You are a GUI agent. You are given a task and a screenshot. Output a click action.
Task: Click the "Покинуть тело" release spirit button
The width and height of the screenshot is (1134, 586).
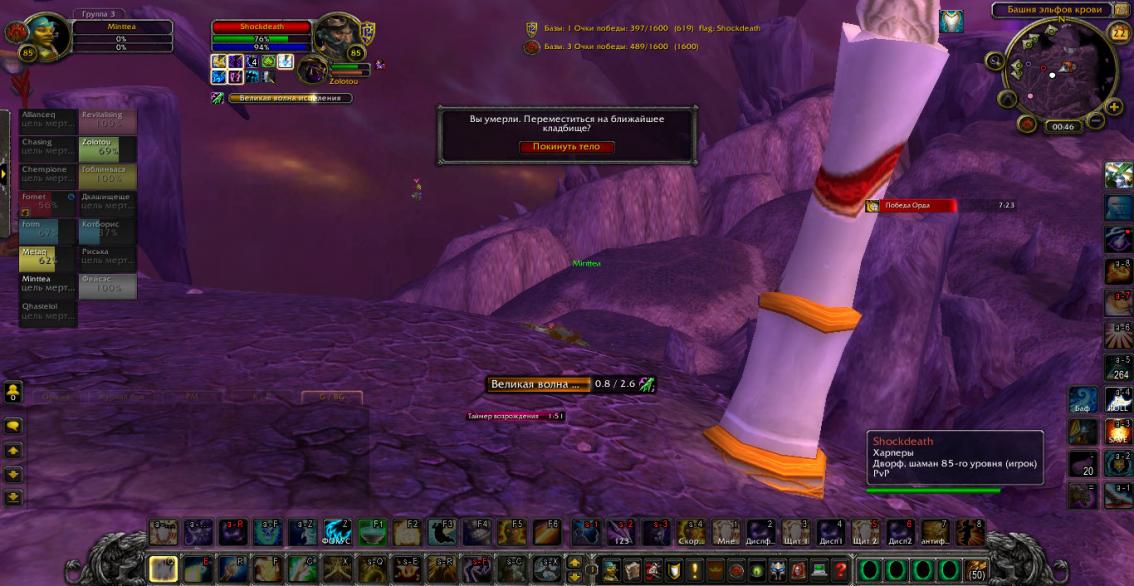(x=566, y=146)
